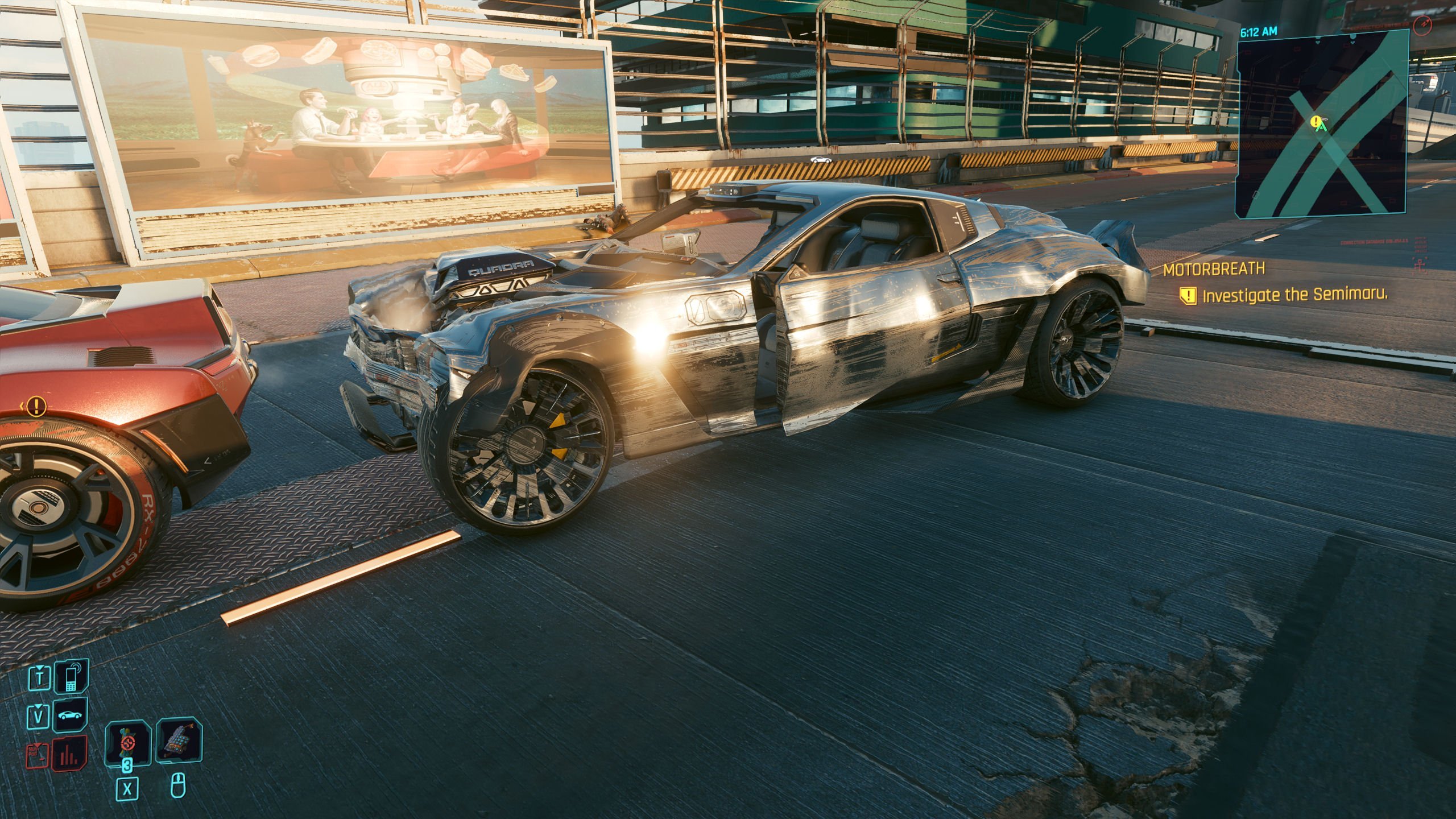
Task: Click the red signal bars icon
Action: point(71,752)
